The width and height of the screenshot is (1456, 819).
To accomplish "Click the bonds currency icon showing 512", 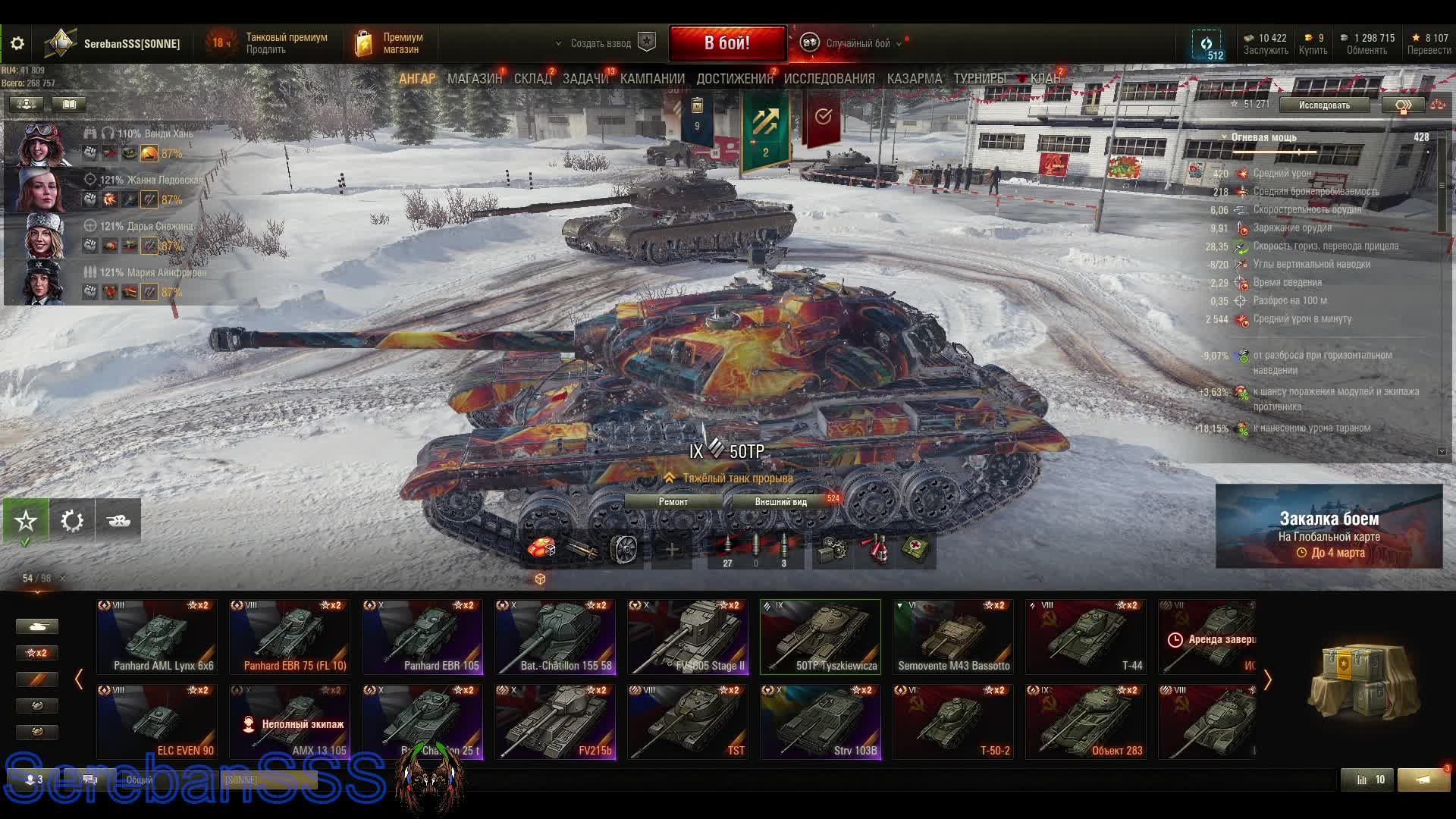I will pos(1207,43).
